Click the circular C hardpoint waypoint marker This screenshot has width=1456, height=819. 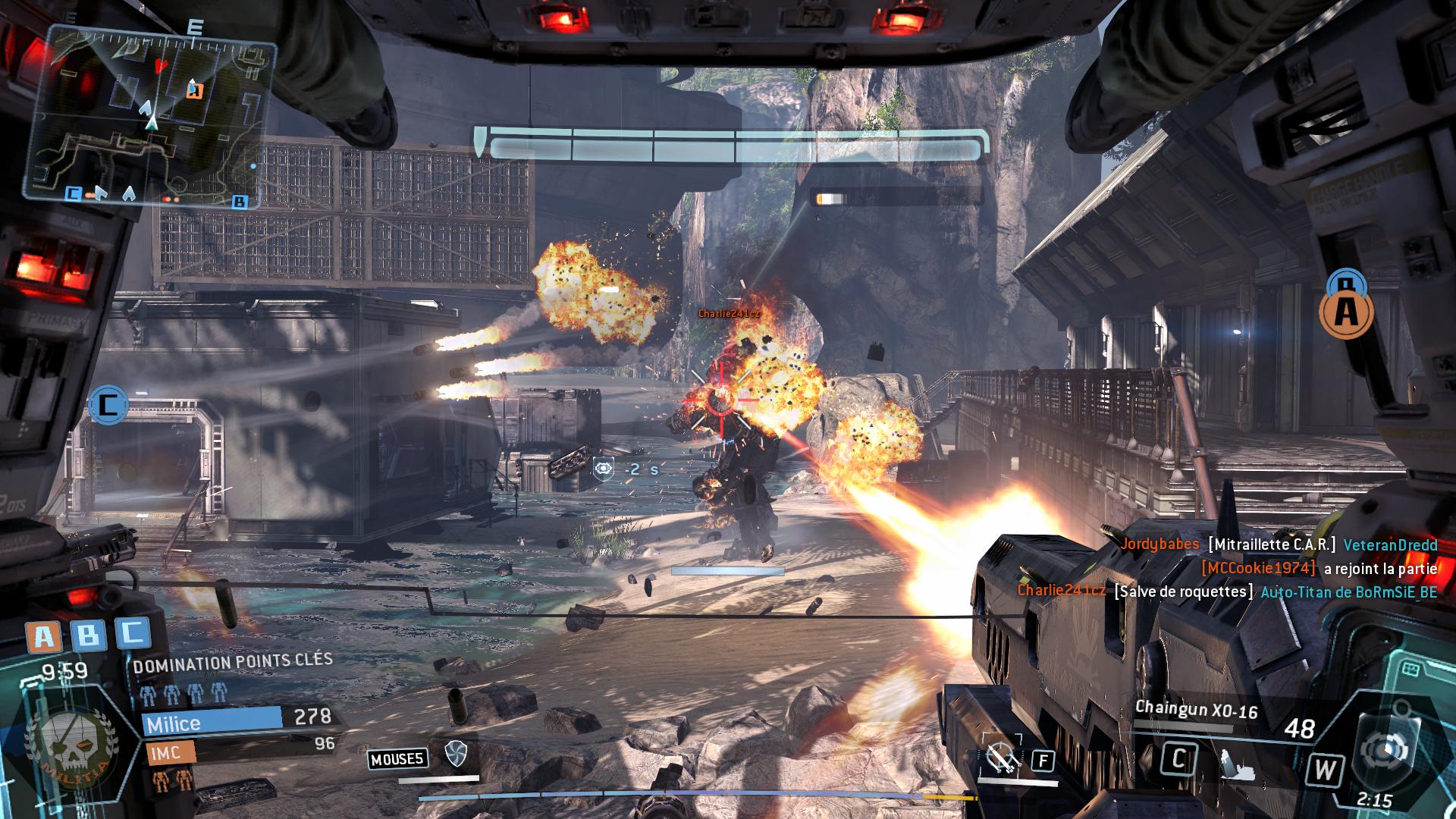click(108, 404)
